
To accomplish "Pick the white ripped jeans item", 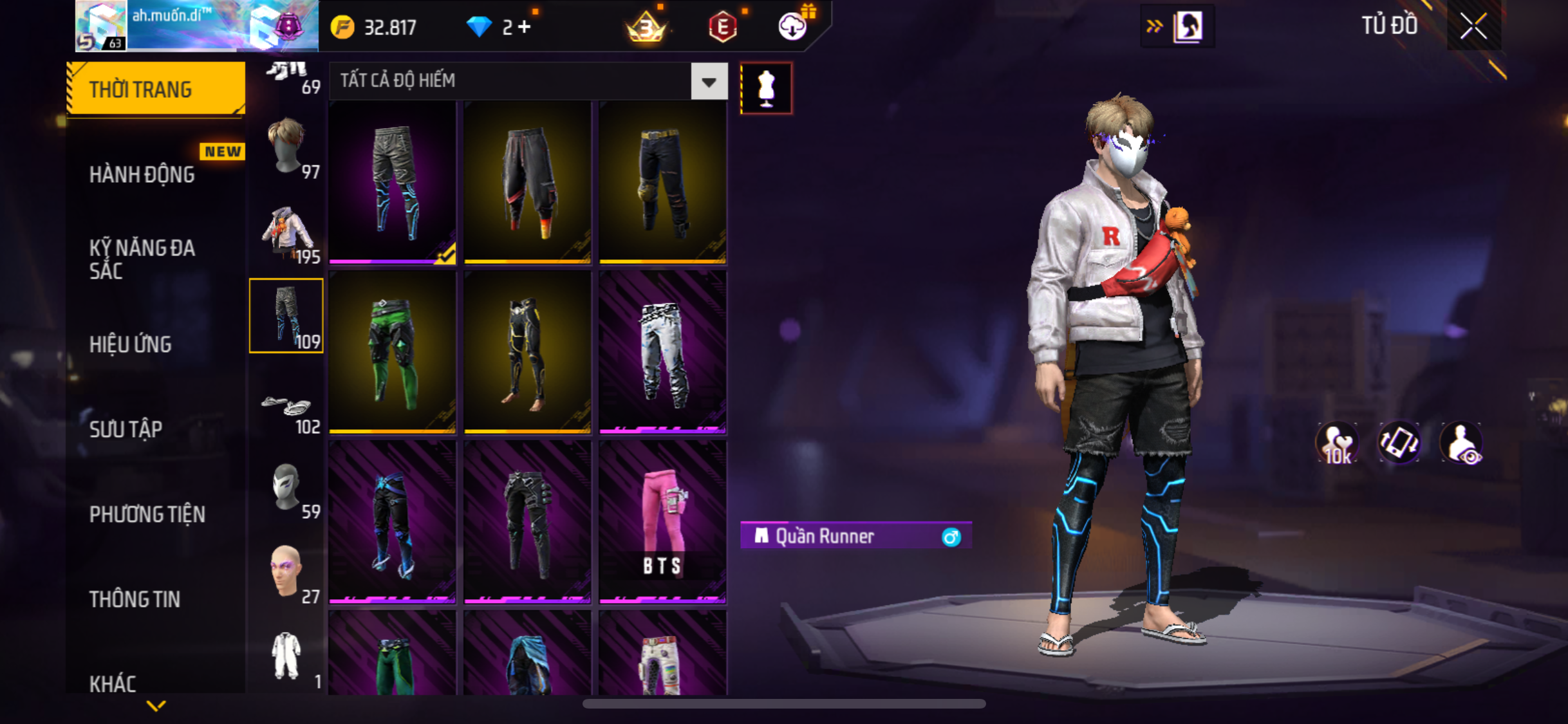I will tap(662, 352).
